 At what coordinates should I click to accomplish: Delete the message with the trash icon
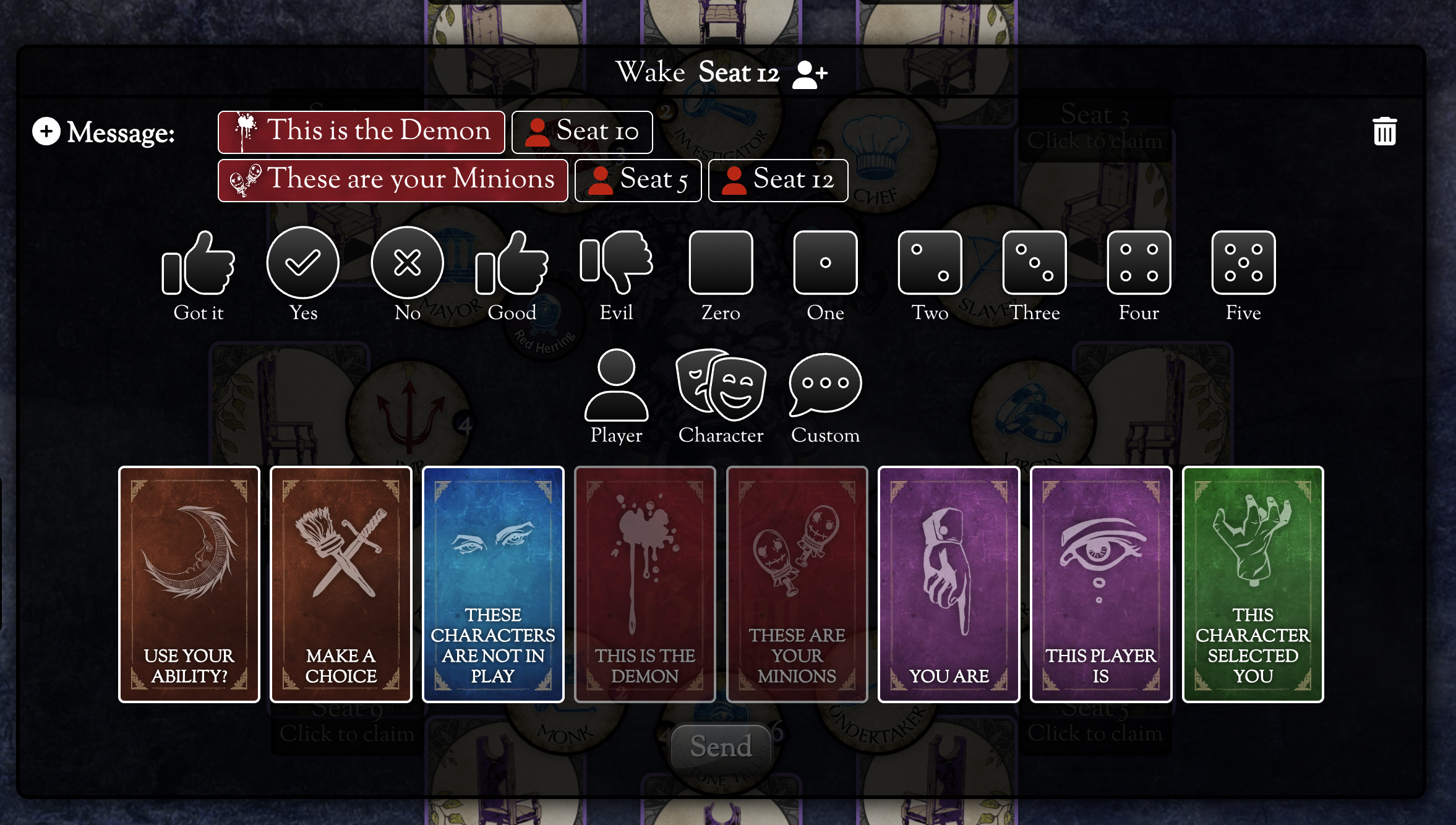pos(1384,131)
